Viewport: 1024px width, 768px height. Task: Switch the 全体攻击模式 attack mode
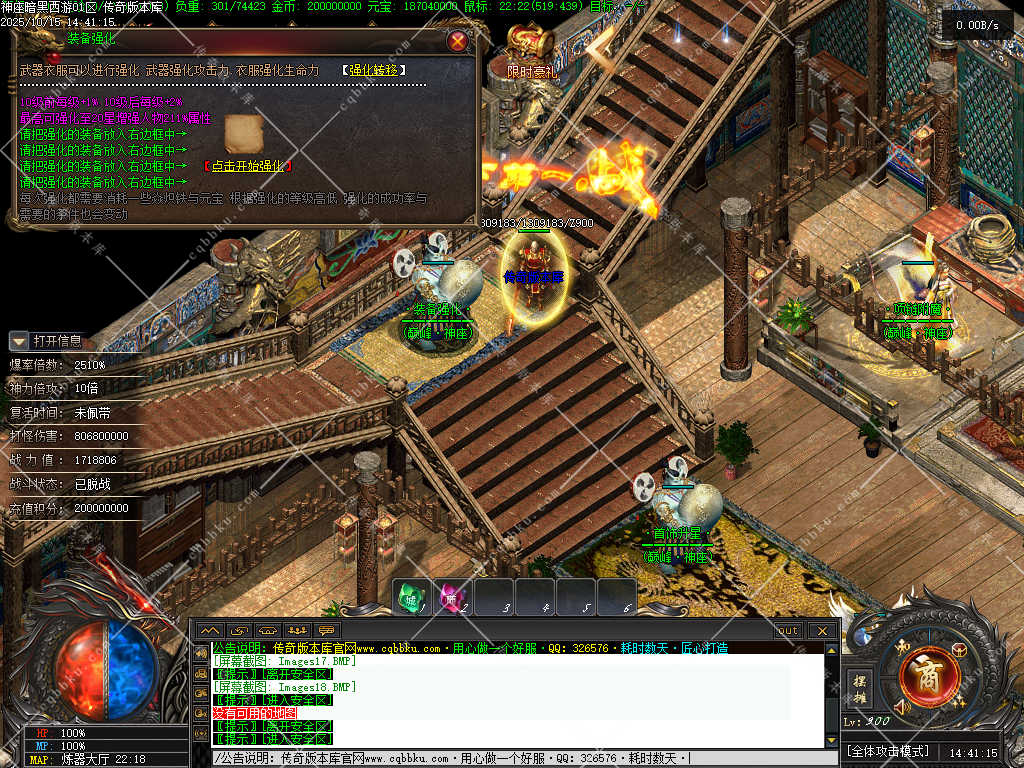point(888,751)
